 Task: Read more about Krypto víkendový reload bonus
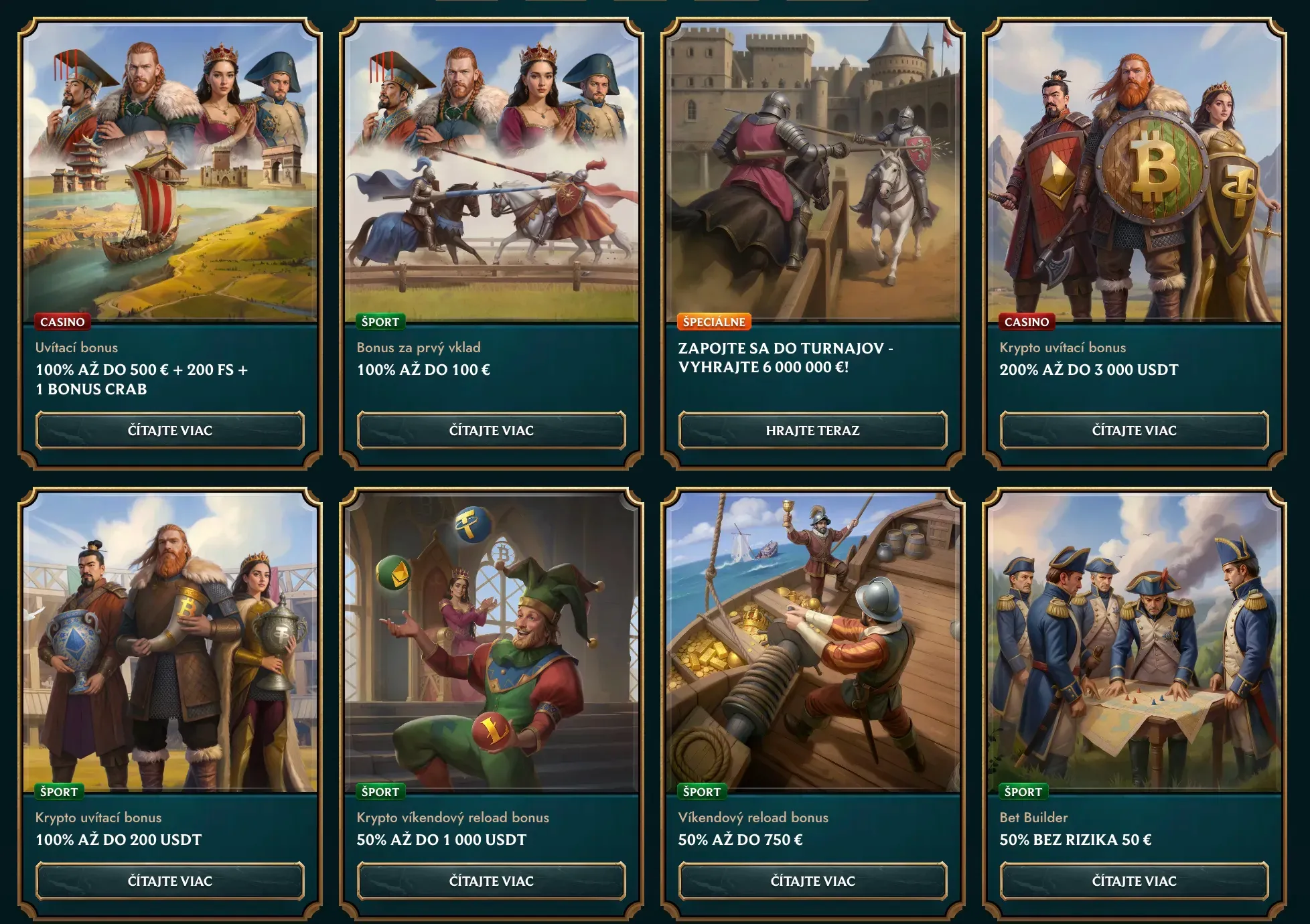[x=492, y=881]
